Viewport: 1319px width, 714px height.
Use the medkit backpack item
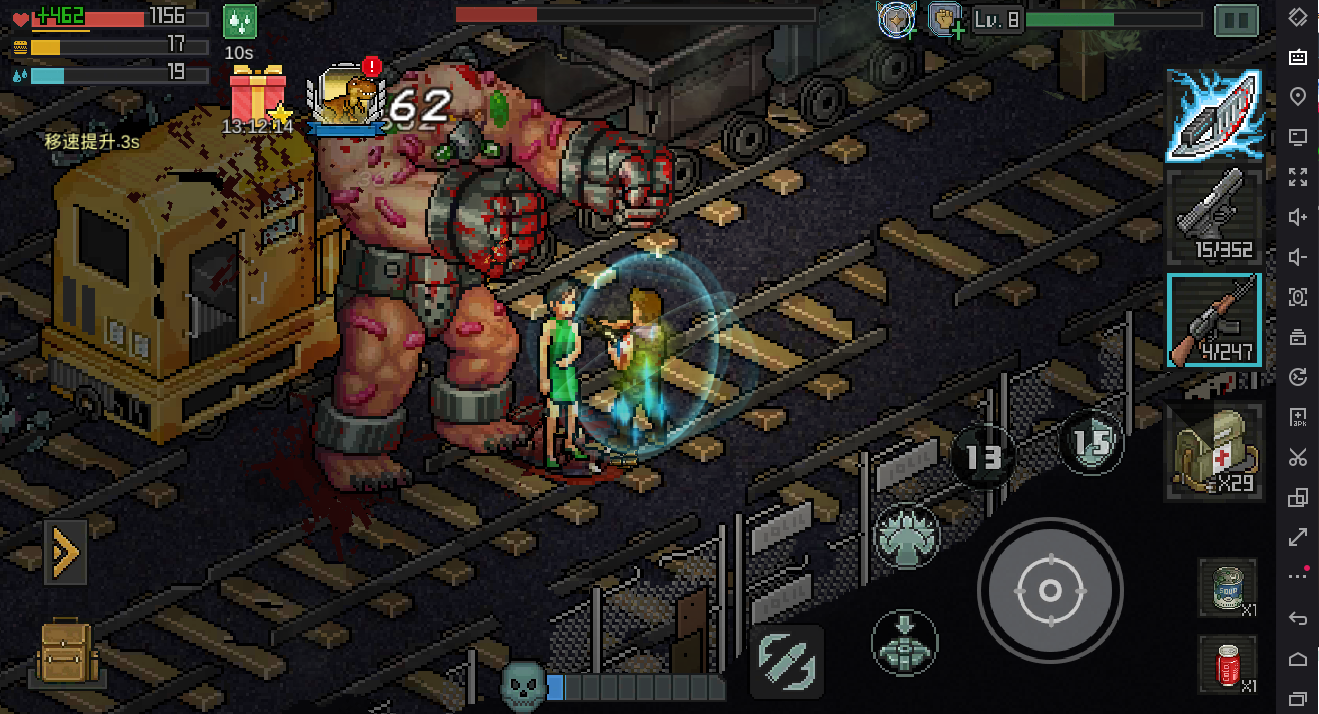1215,452
